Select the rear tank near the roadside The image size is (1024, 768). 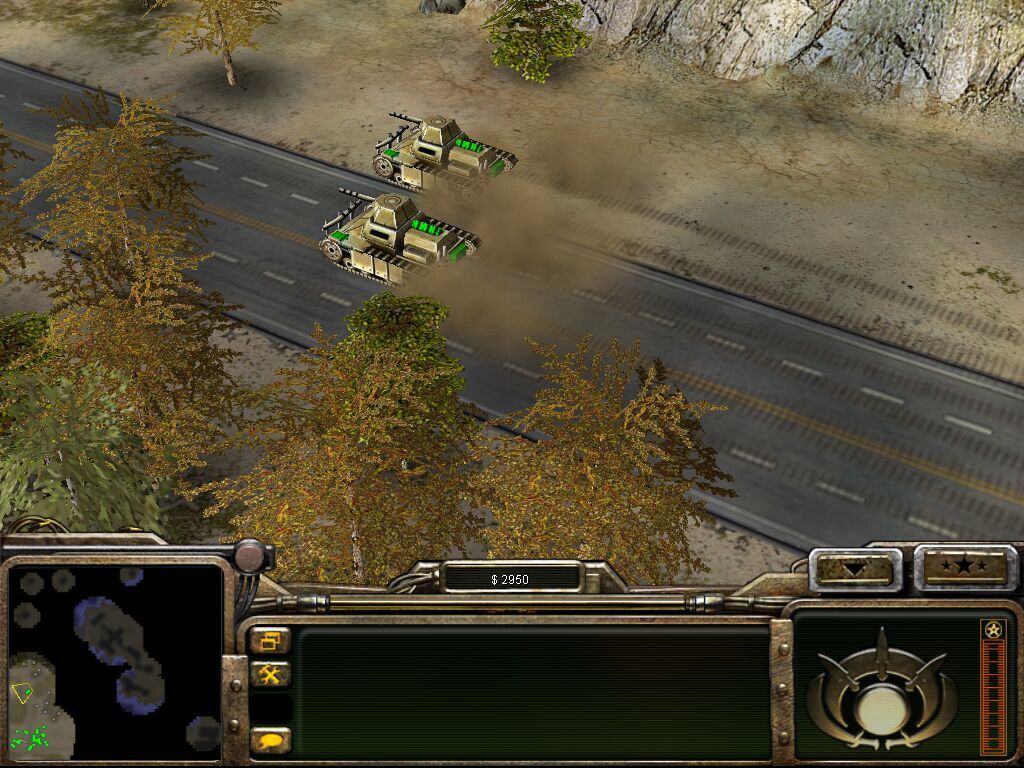click(444, 152)
